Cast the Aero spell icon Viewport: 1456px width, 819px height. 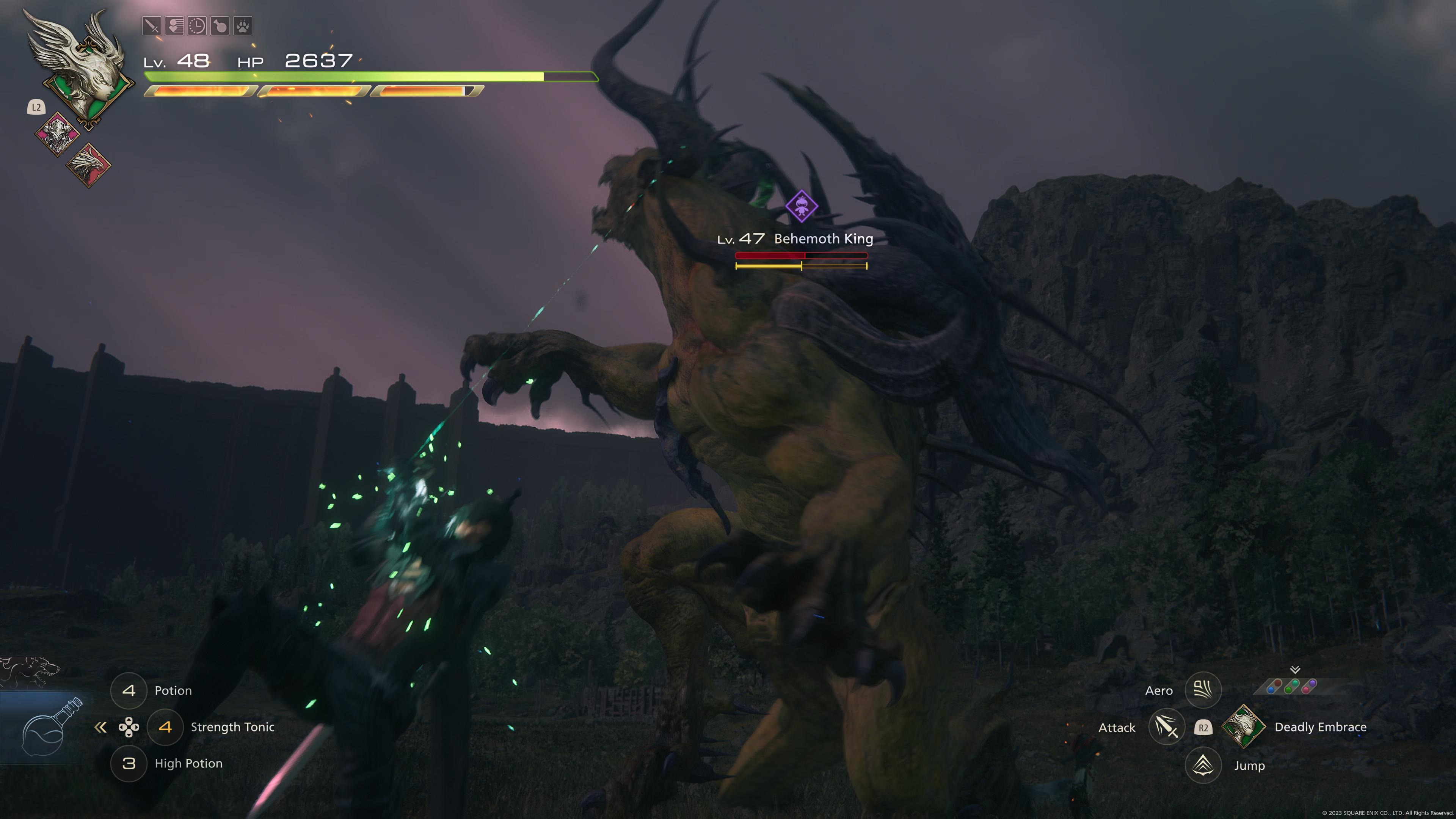click(x=1203, y=690)
